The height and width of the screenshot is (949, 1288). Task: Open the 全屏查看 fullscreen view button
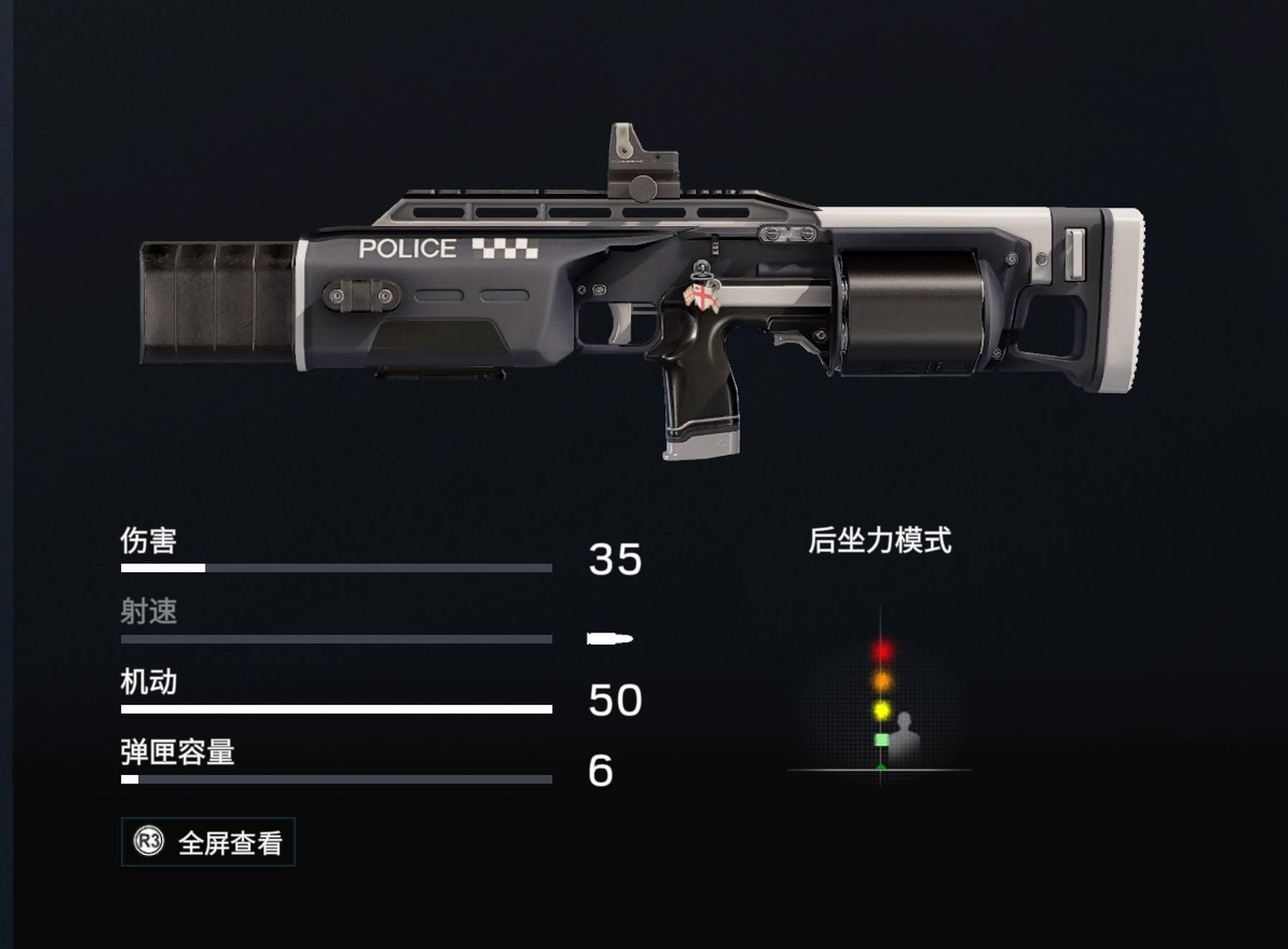[208, 842]
